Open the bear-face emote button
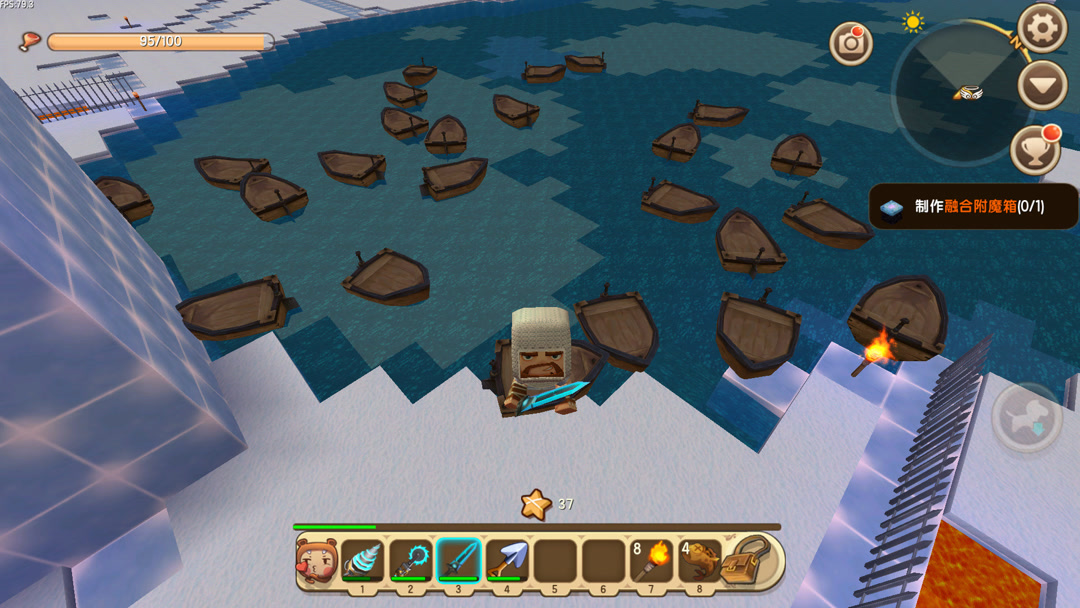The height and width of the screenshot is (608, 1080). click(316, 561)
